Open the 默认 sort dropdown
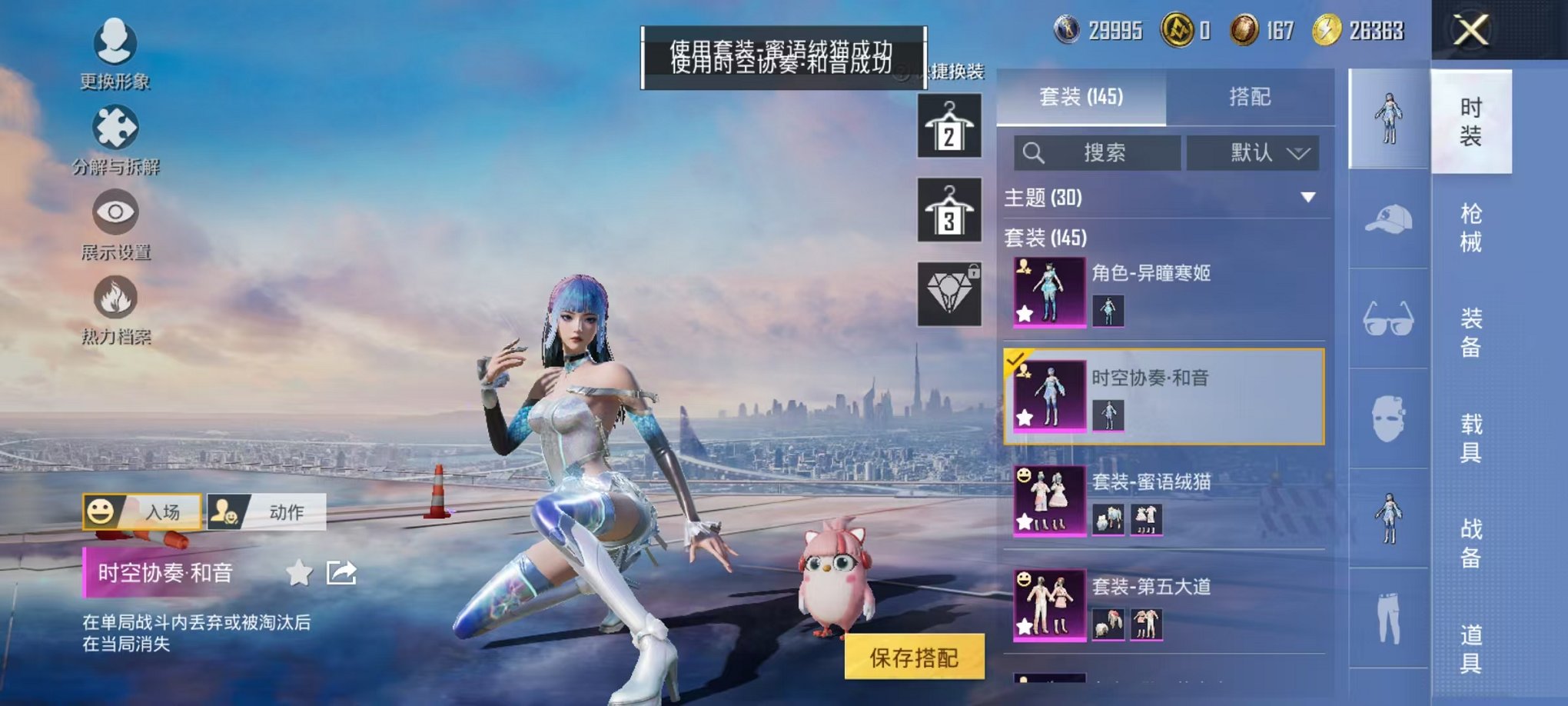Image resolution: width=1568 pixels, height=706 pixels. tap(1253, 153)
